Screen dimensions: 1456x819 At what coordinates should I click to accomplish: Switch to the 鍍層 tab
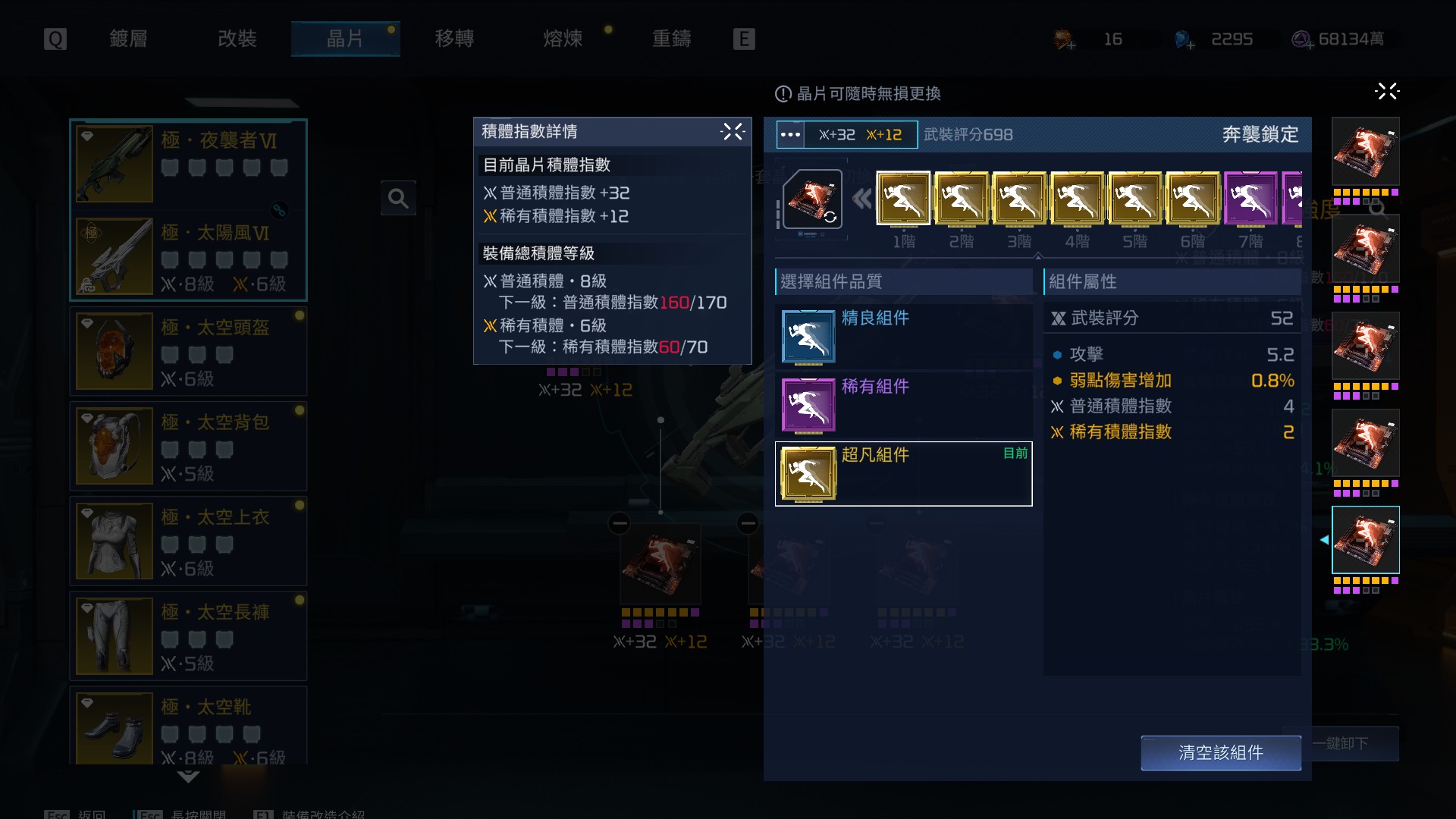pyautogui.click(x=128, y=39)
